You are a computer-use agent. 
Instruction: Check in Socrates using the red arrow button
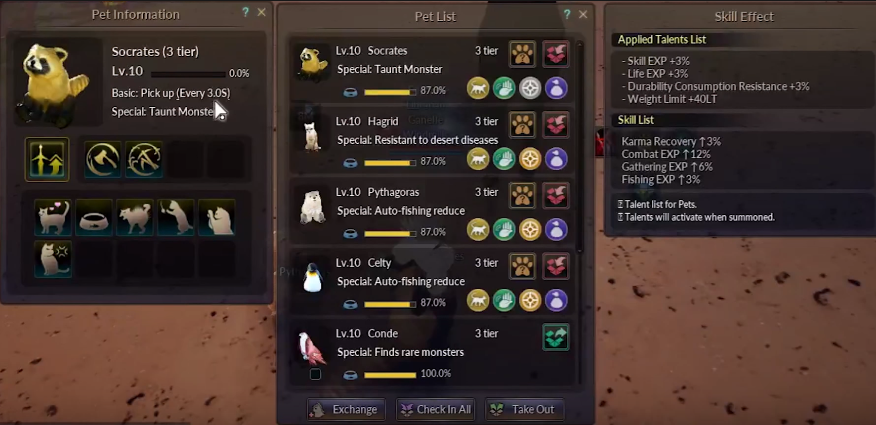pos(555,54)
